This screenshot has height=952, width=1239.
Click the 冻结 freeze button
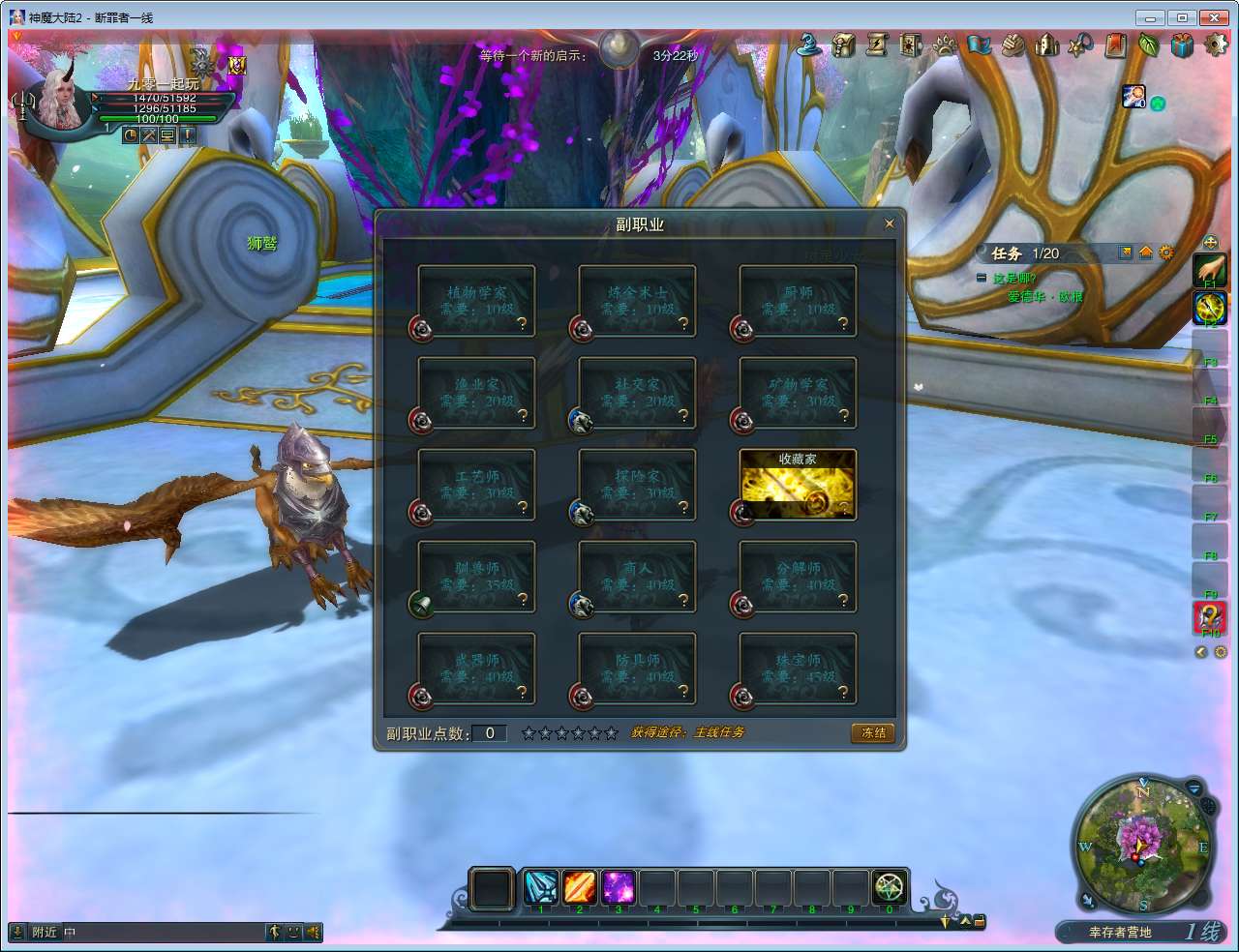(x=873, y=732)
